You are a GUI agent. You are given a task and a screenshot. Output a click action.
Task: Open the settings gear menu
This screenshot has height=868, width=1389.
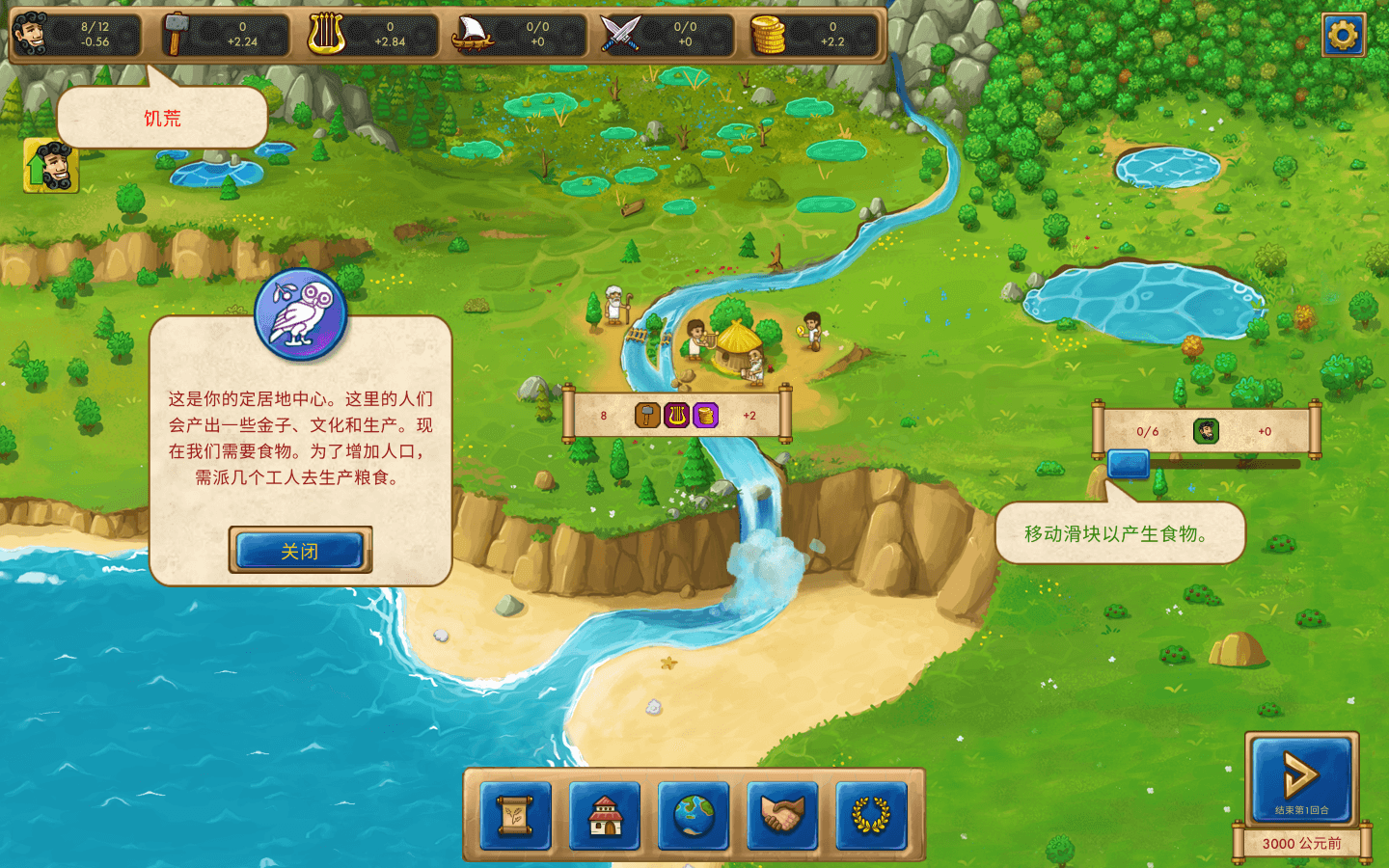point(1343,36)
